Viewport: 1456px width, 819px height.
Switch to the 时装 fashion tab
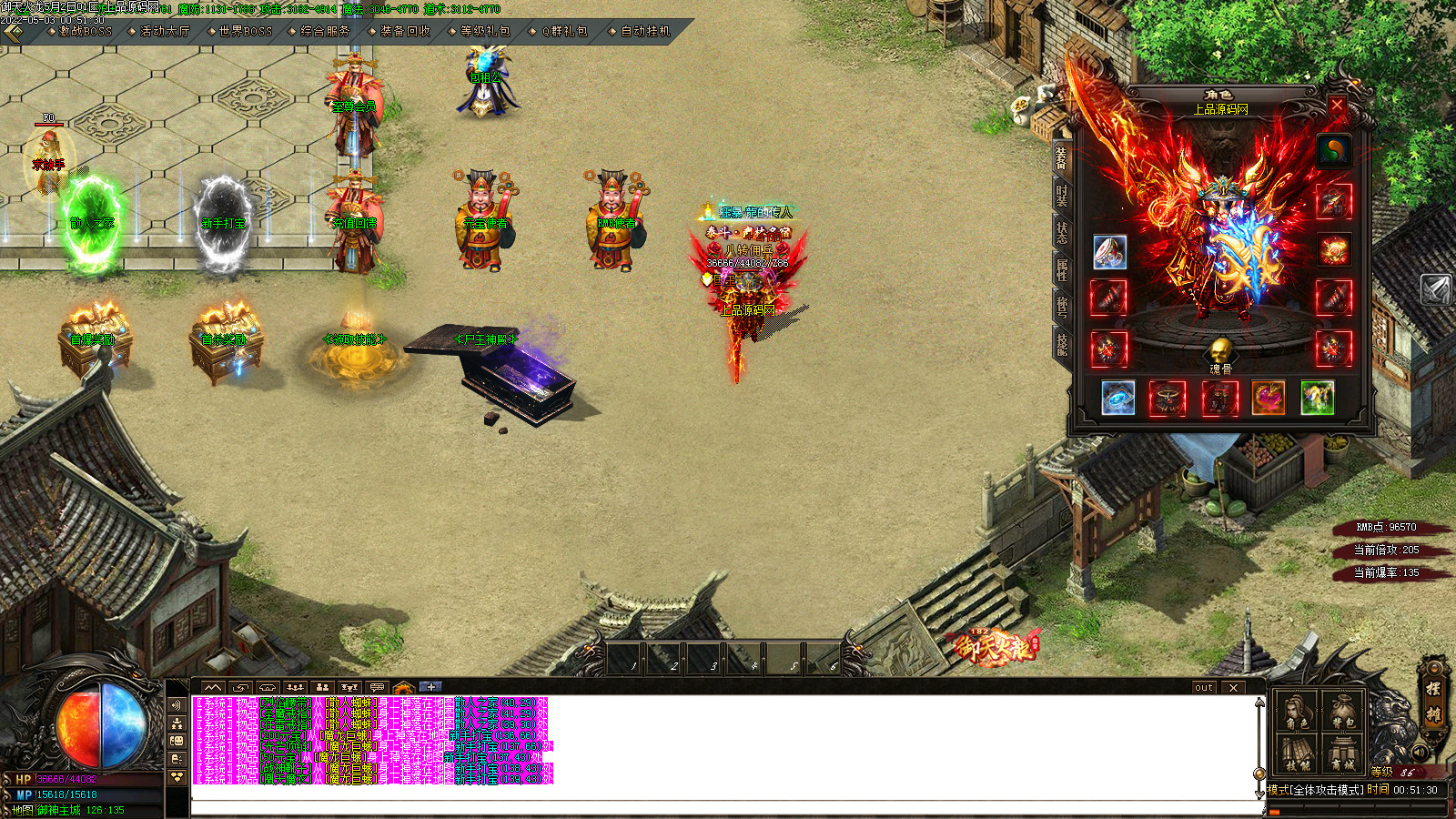tap(1061, 195)
